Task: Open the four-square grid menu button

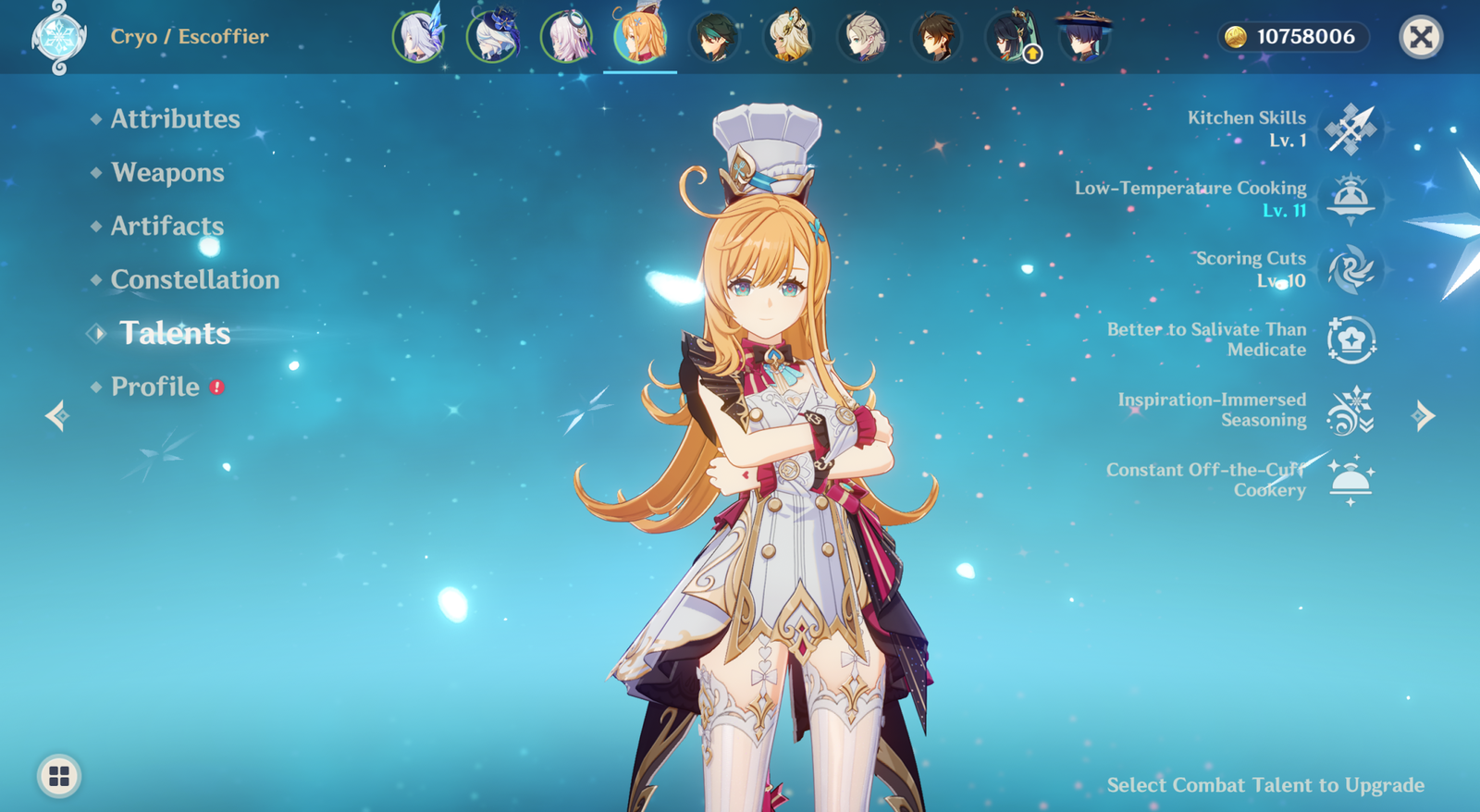Action: 59,776
